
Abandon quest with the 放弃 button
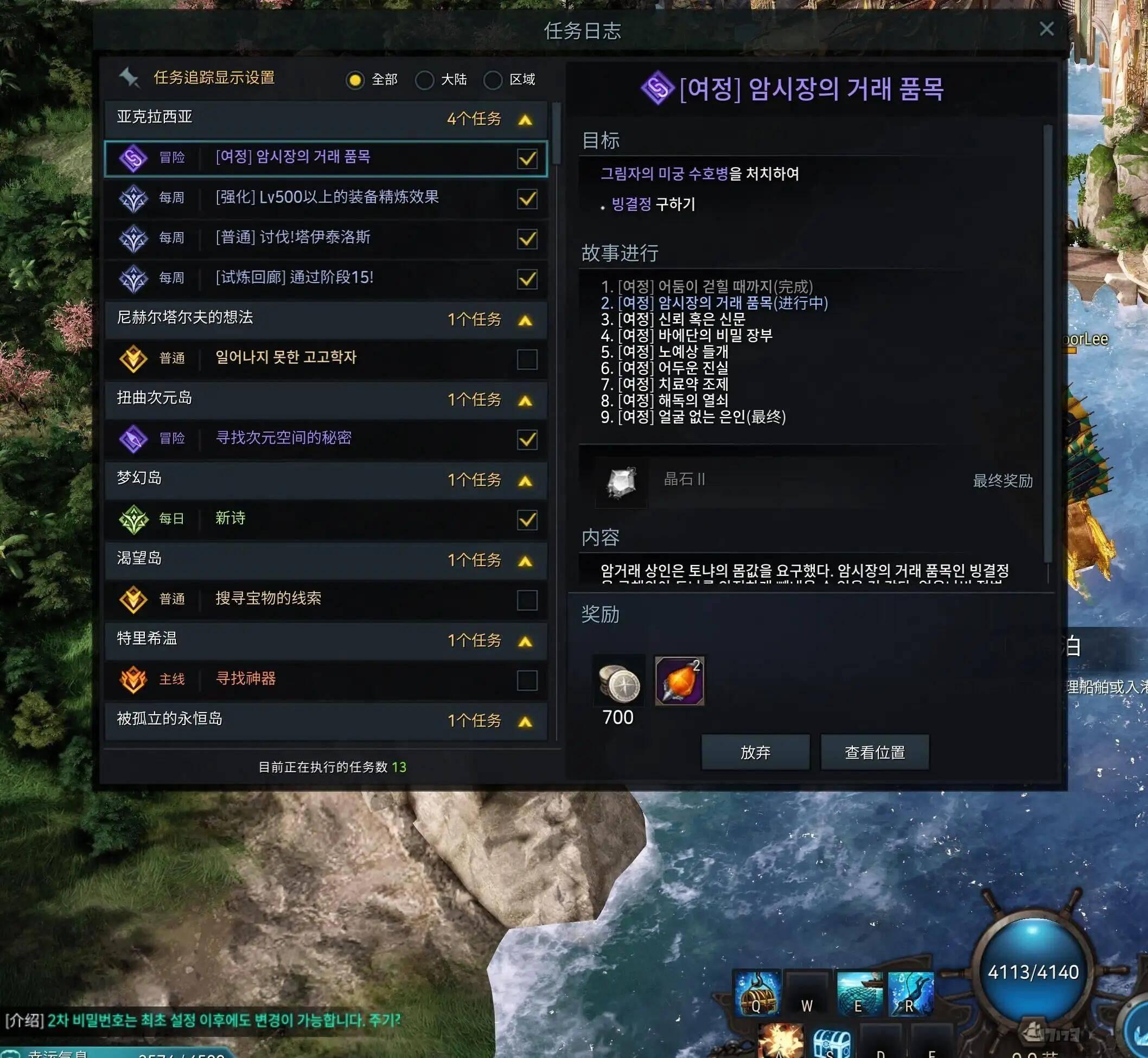(x=755, y=752)
